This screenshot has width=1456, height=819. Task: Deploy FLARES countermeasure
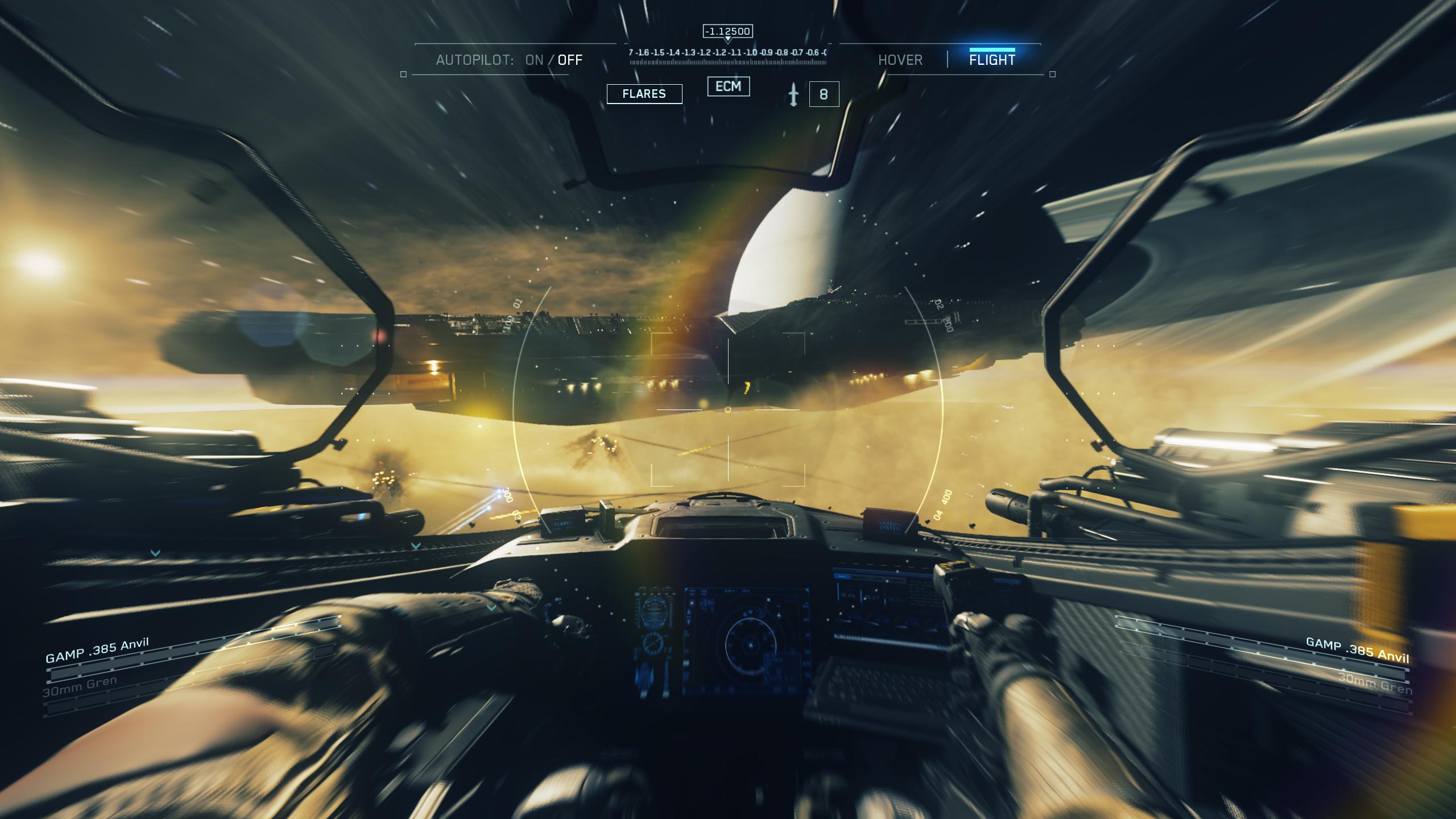click(x=644, y=94)
